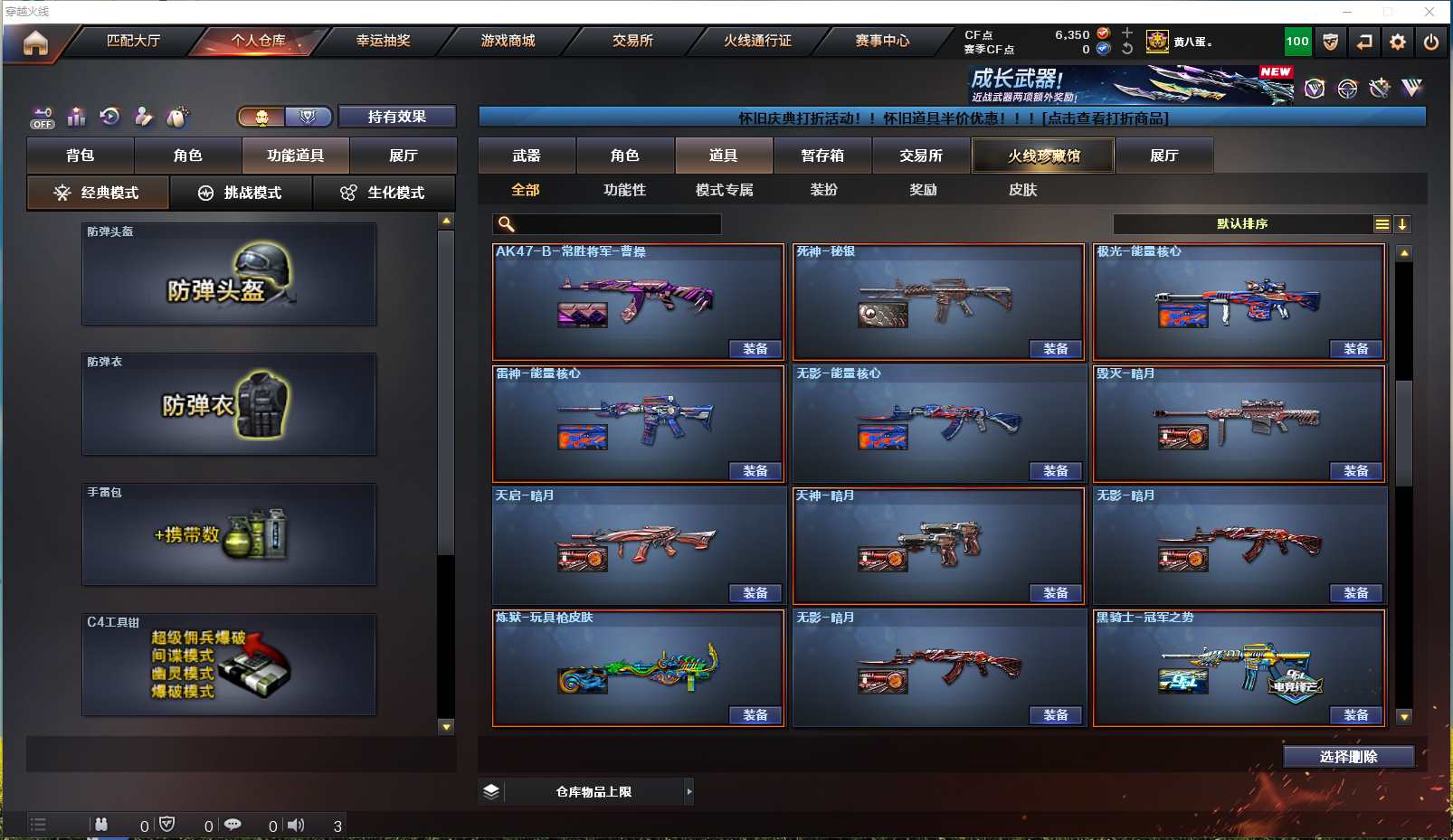Filter items by 皮肤 skins
The height and width of the screenshot is (840, 1453).
1022,190
